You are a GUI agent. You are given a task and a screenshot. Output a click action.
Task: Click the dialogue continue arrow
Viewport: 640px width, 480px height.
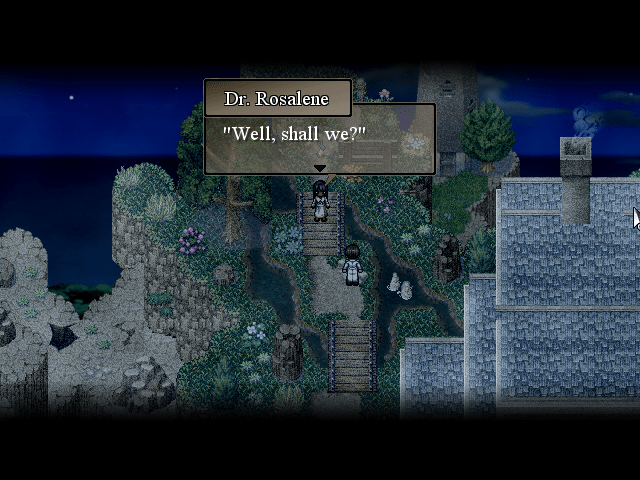319,168
